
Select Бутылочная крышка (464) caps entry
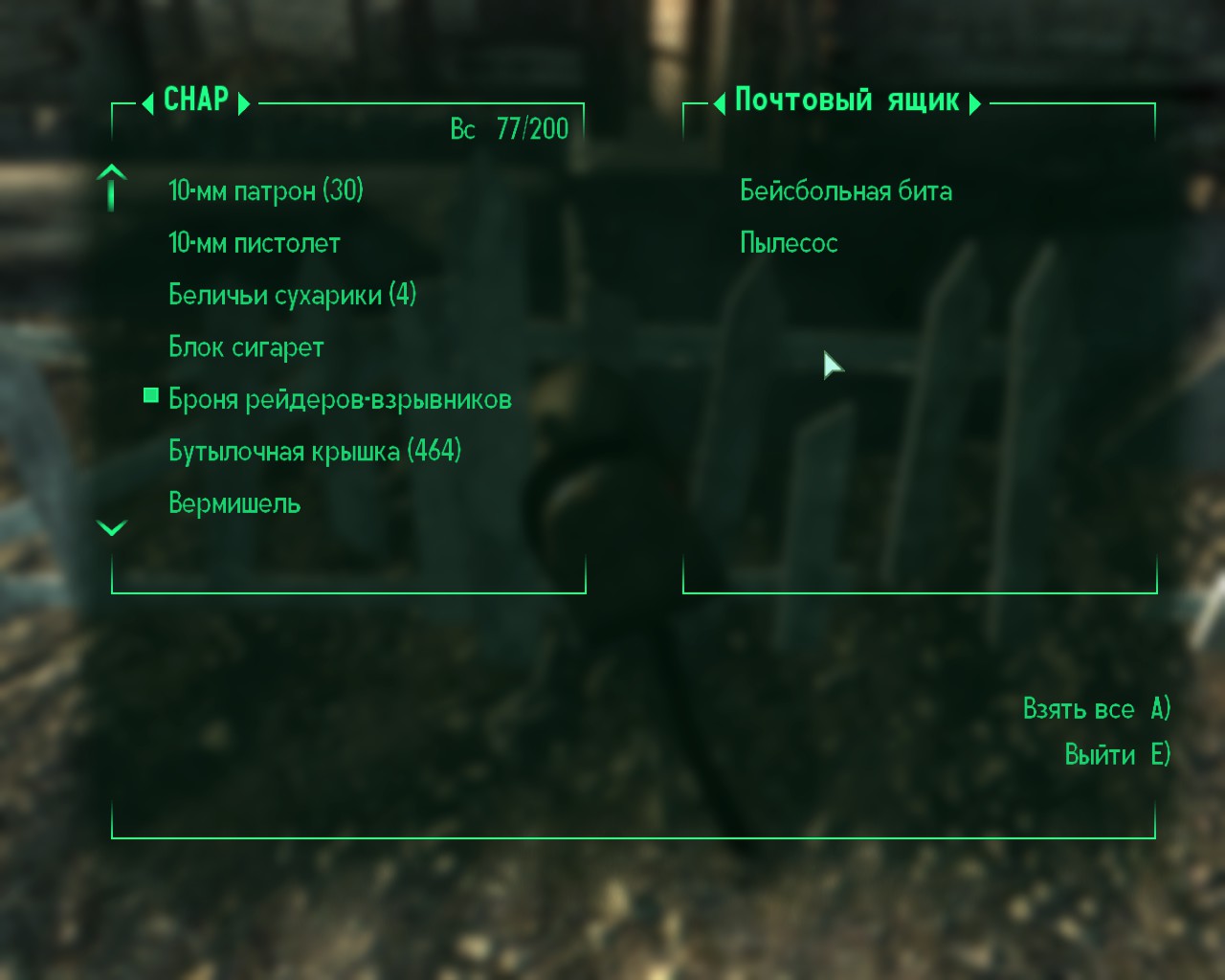(315, 450)
